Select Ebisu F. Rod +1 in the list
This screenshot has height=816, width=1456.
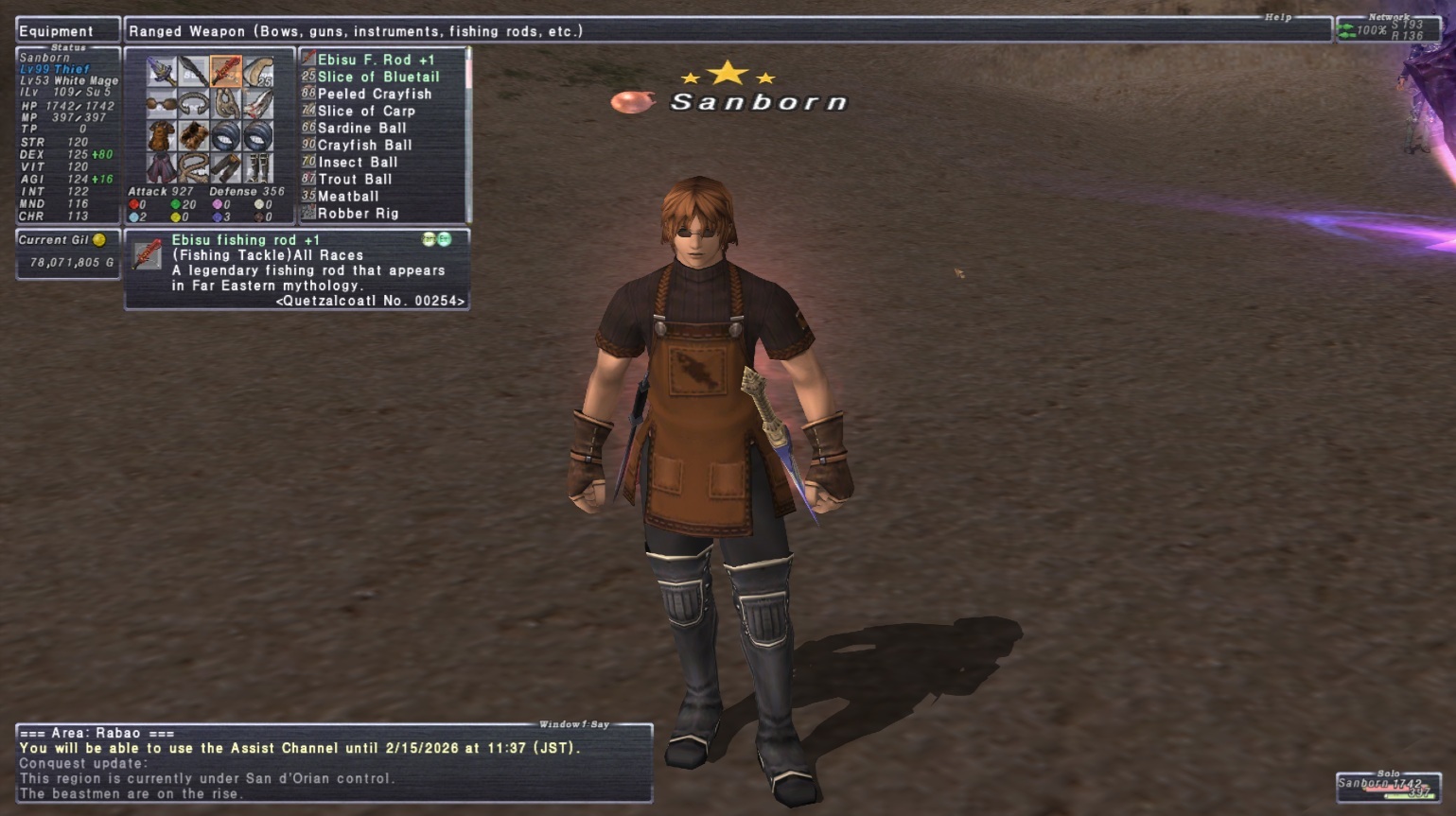point(376,60)
